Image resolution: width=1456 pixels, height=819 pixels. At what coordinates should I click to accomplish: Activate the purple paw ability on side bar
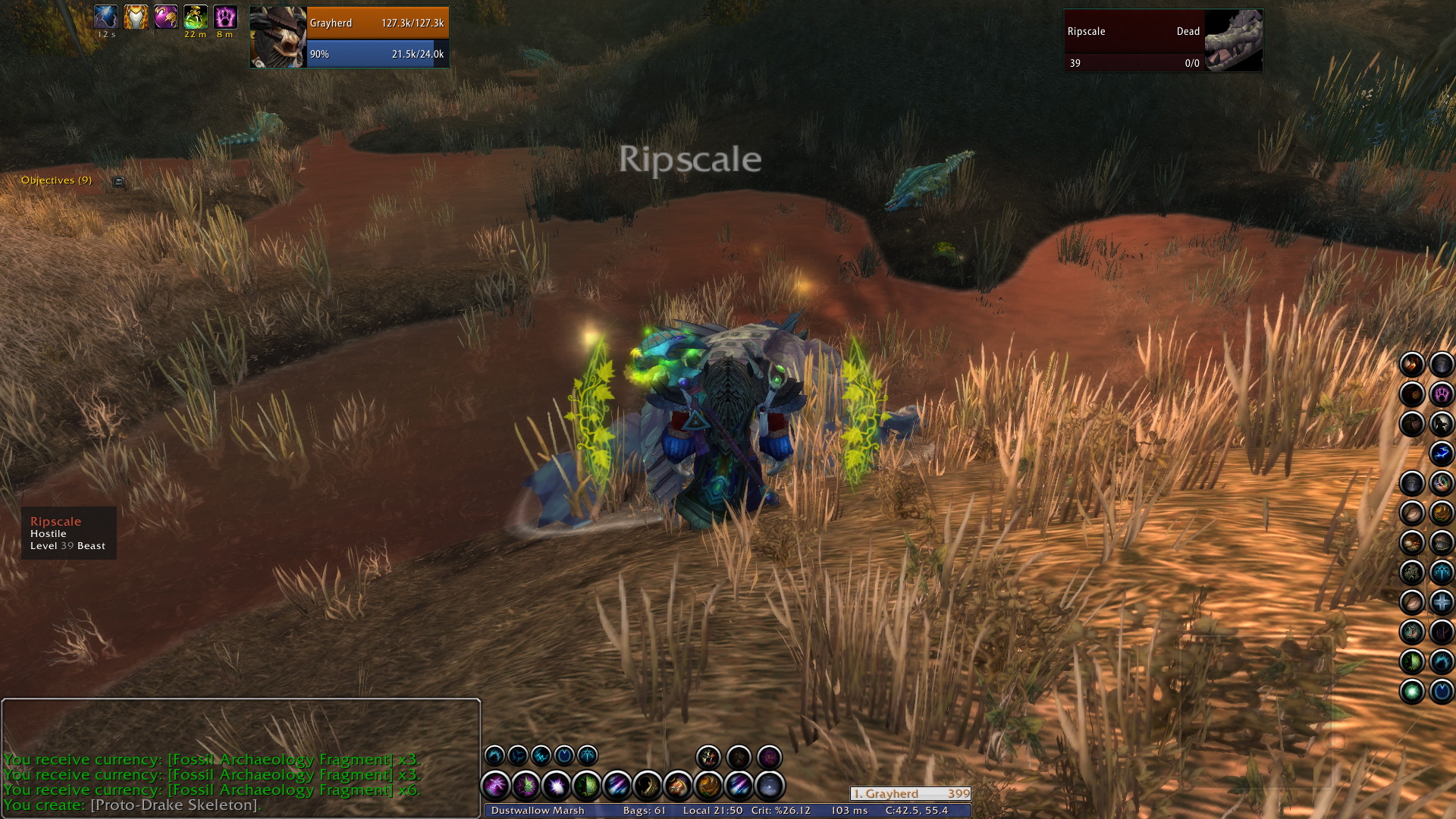(1441, 394)
